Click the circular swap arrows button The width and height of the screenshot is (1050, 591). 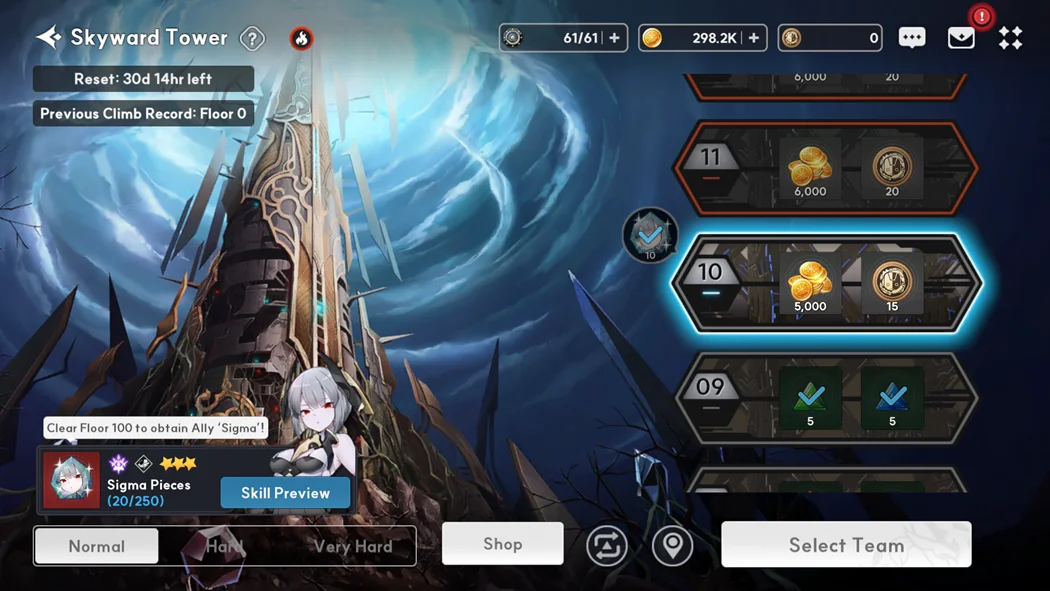click(x=607, y=546)
